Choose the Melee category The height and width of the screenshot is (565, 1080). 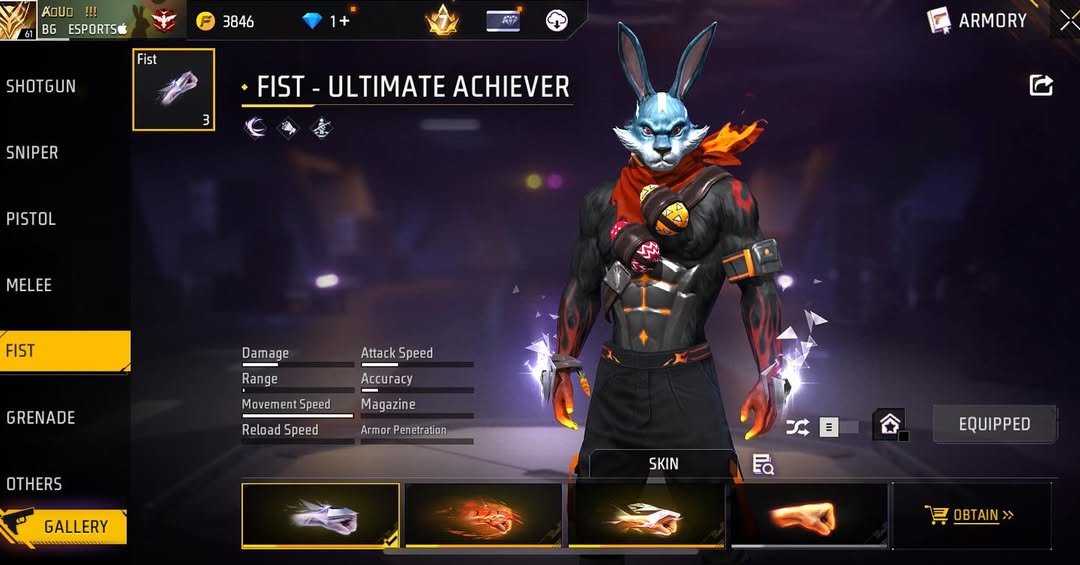(29, 285)
